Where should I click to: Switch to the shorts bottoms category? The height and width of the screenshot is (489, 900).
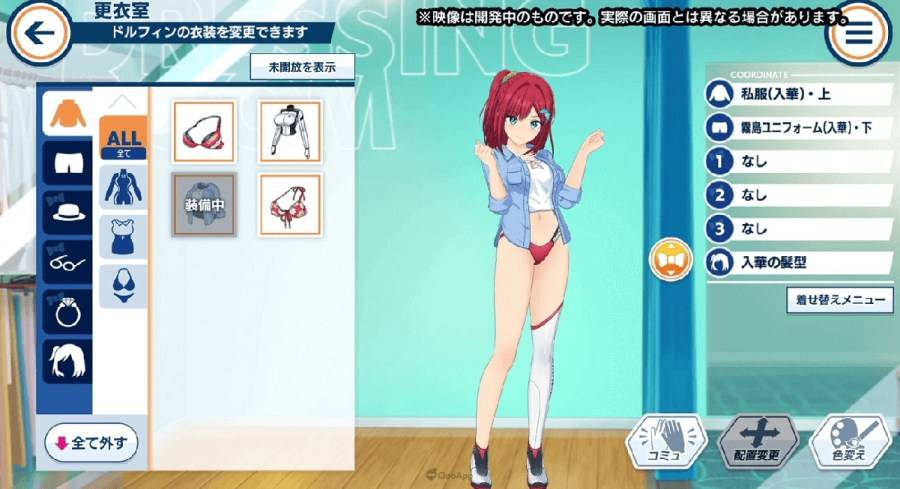pos(67,163)
